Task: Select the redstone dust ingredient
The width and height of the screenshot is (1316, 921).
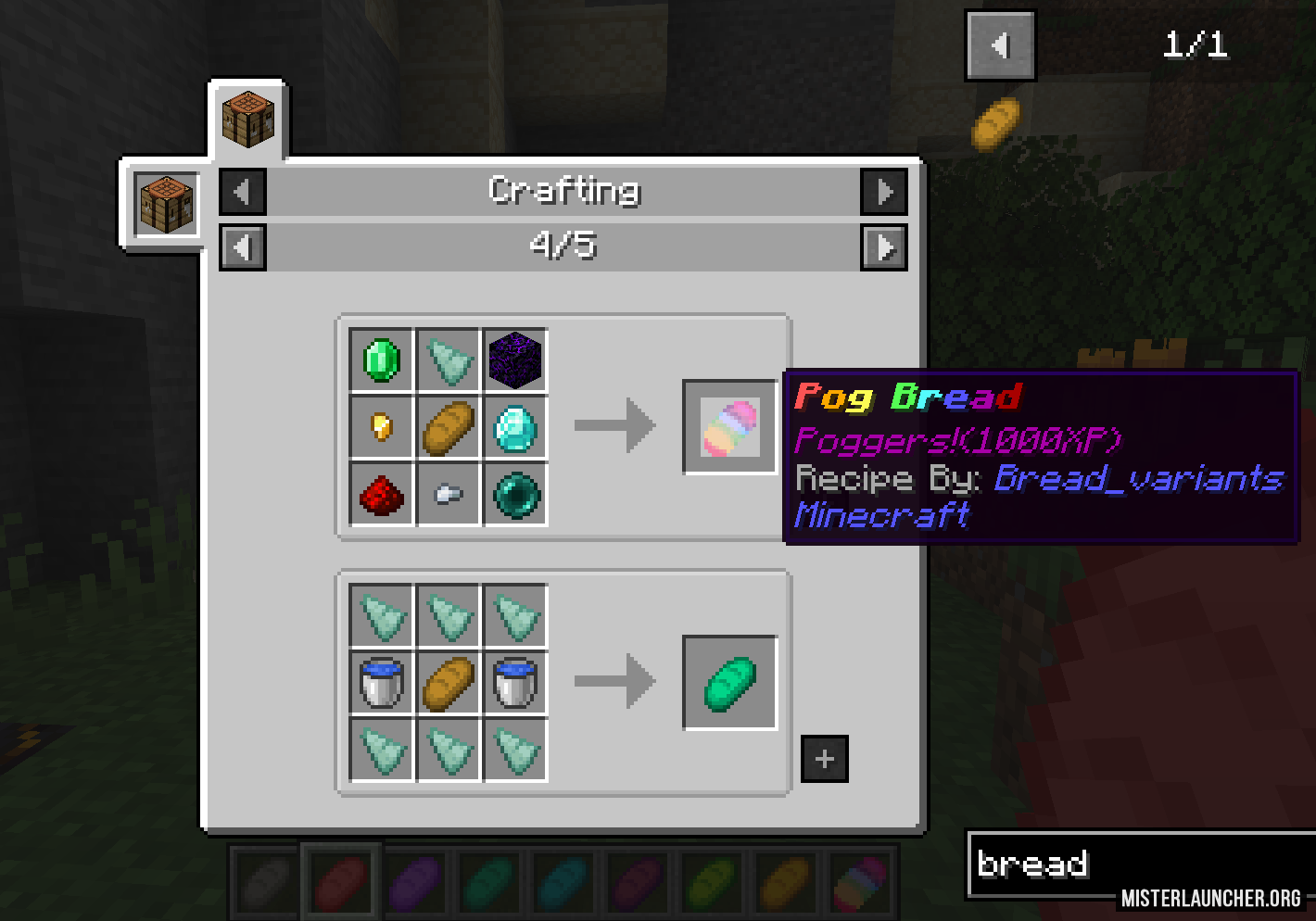Action: point(382,494)
